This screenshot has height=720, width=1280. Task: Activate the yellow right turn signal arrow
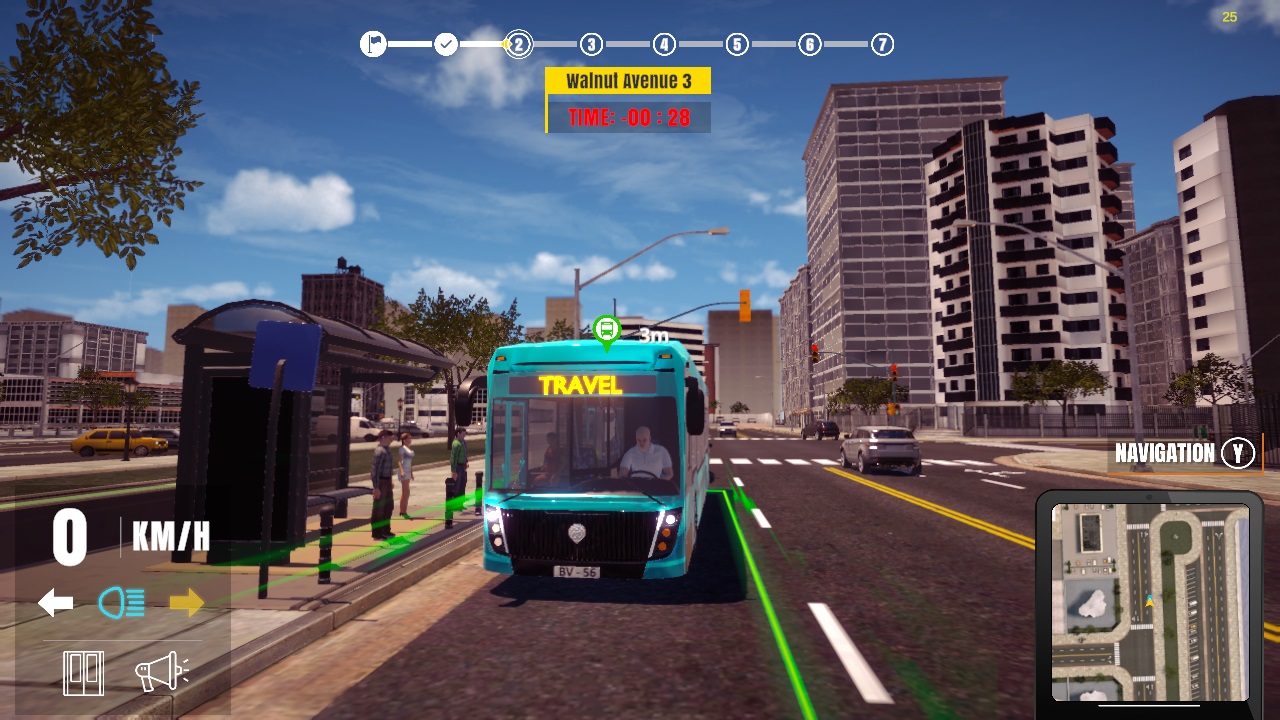[x=185, y=601]
